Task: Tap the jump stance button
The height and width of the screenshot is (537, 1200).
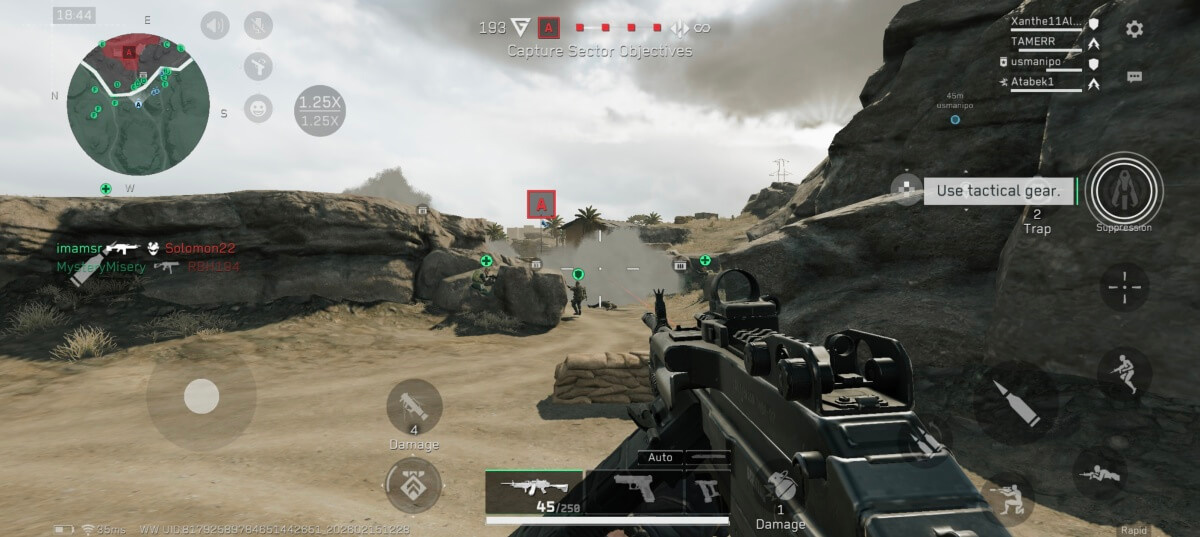Action: [x=1124, y=373]
